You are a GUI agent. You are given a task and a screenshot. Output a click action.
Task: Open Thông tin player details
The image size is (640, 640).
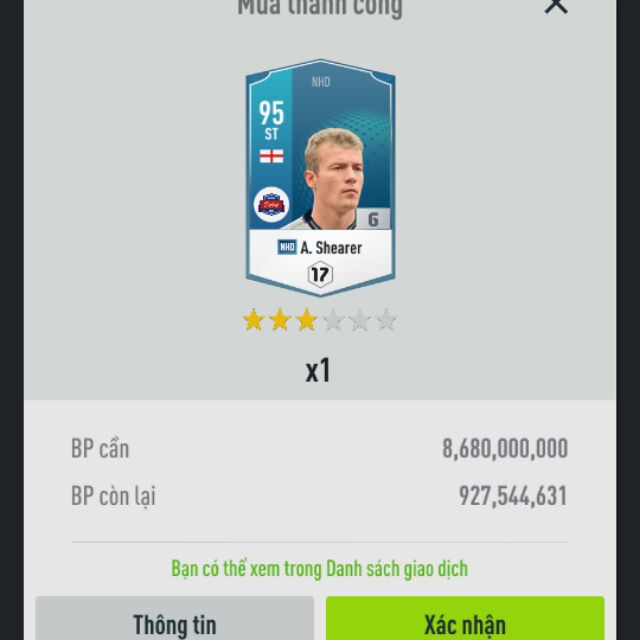click(x=175, y=621)
